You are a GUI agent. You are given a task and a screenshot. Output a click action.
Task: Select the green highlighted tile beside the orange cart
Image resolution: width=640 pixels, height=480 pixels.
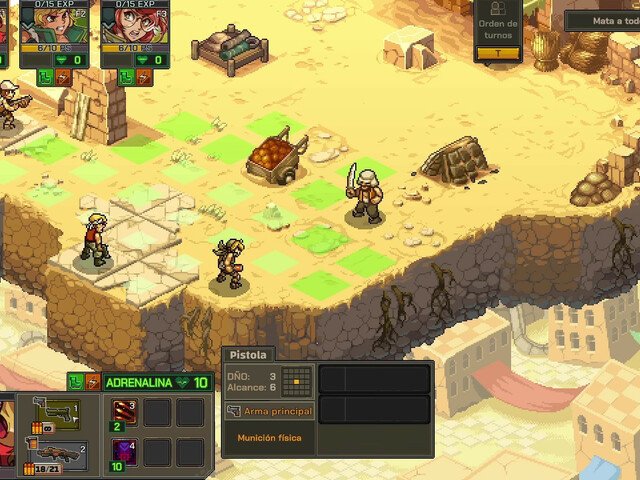point(227,148)
